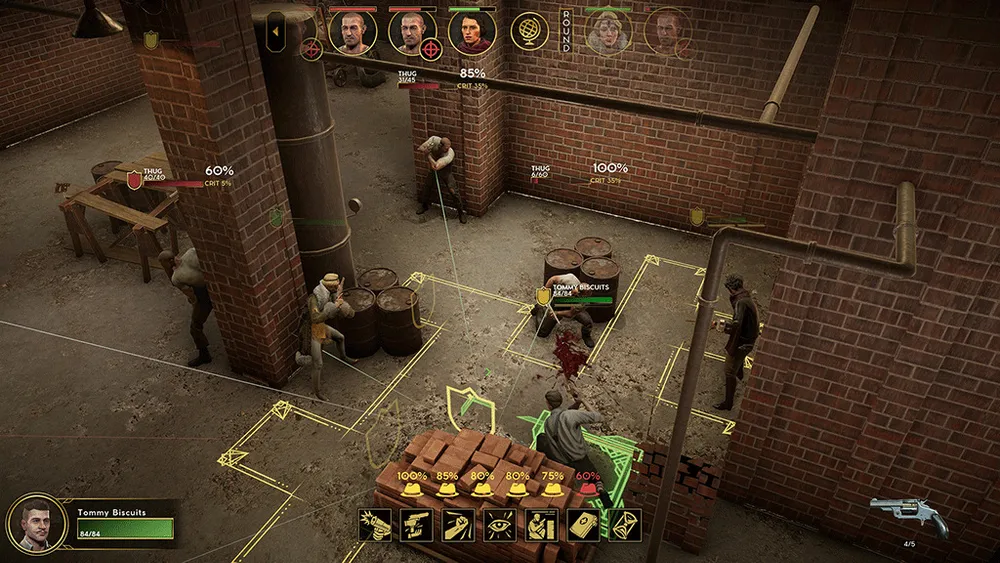Pick the 75% hit chance hat target

553,489
